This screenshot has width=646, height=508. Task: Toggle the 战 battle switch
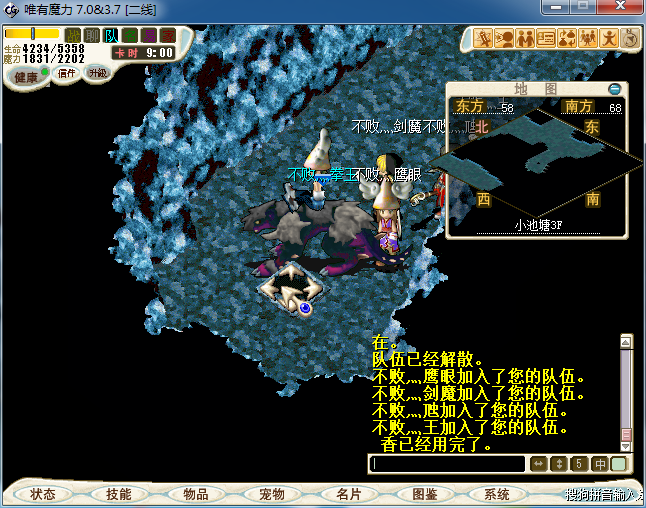[x=72, y=35]
